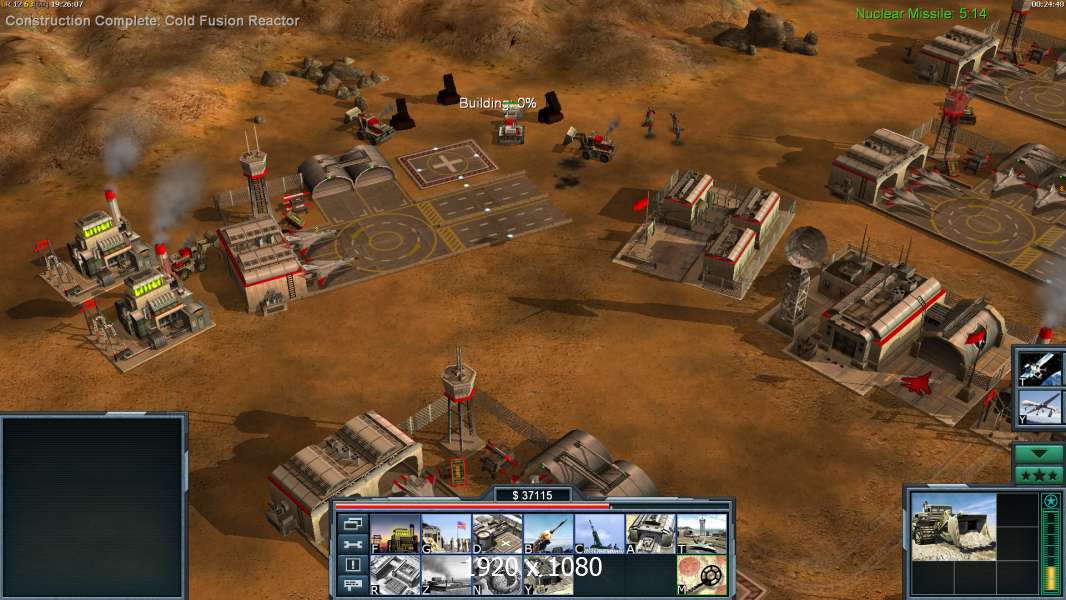Build the airfield with control tower (hotkey T)
This screenshot has width=1066, height=600.
pyautogui.click(x=701, y=533)
